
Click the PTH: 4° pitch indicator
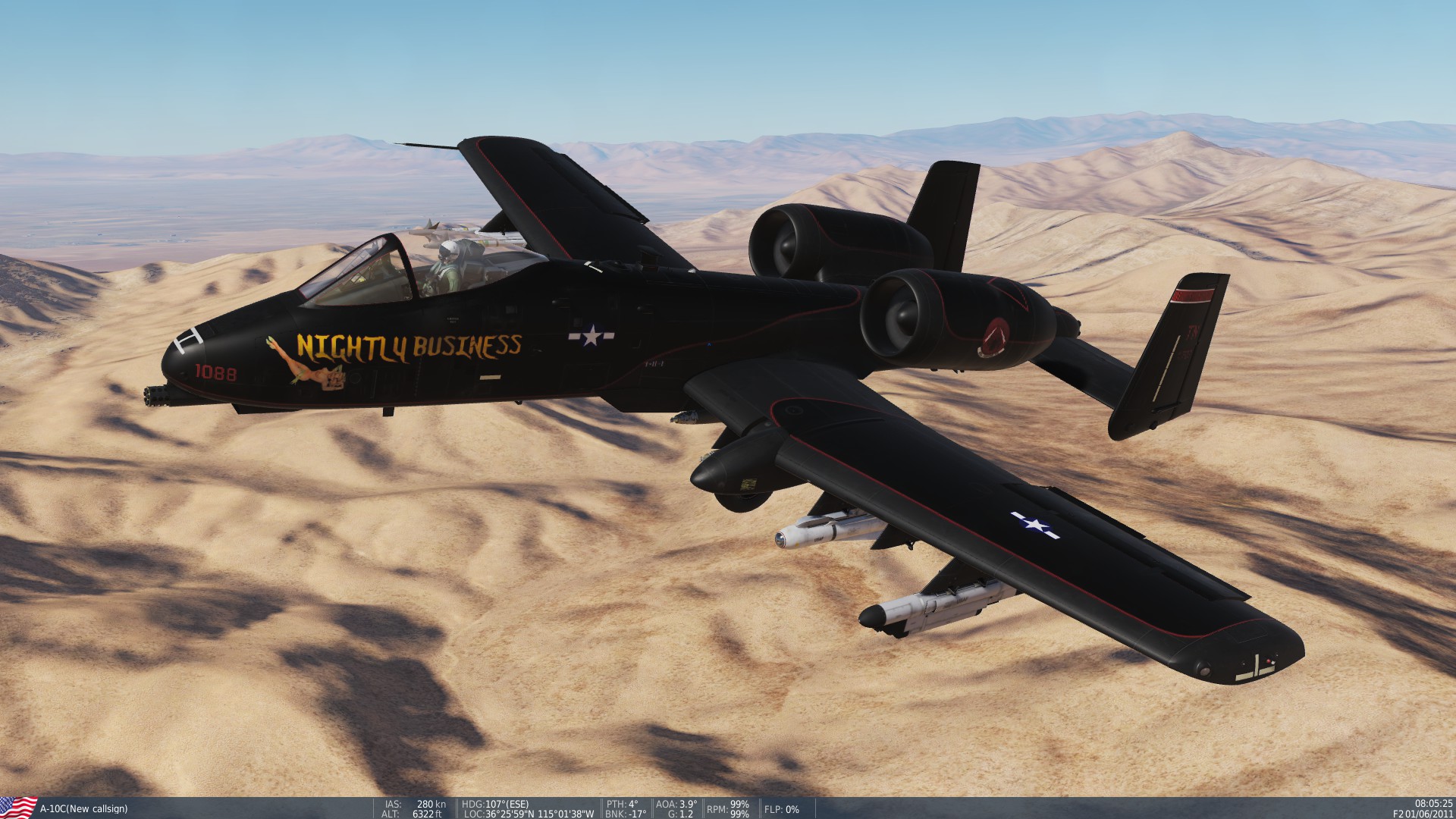(x=622, y=805)
